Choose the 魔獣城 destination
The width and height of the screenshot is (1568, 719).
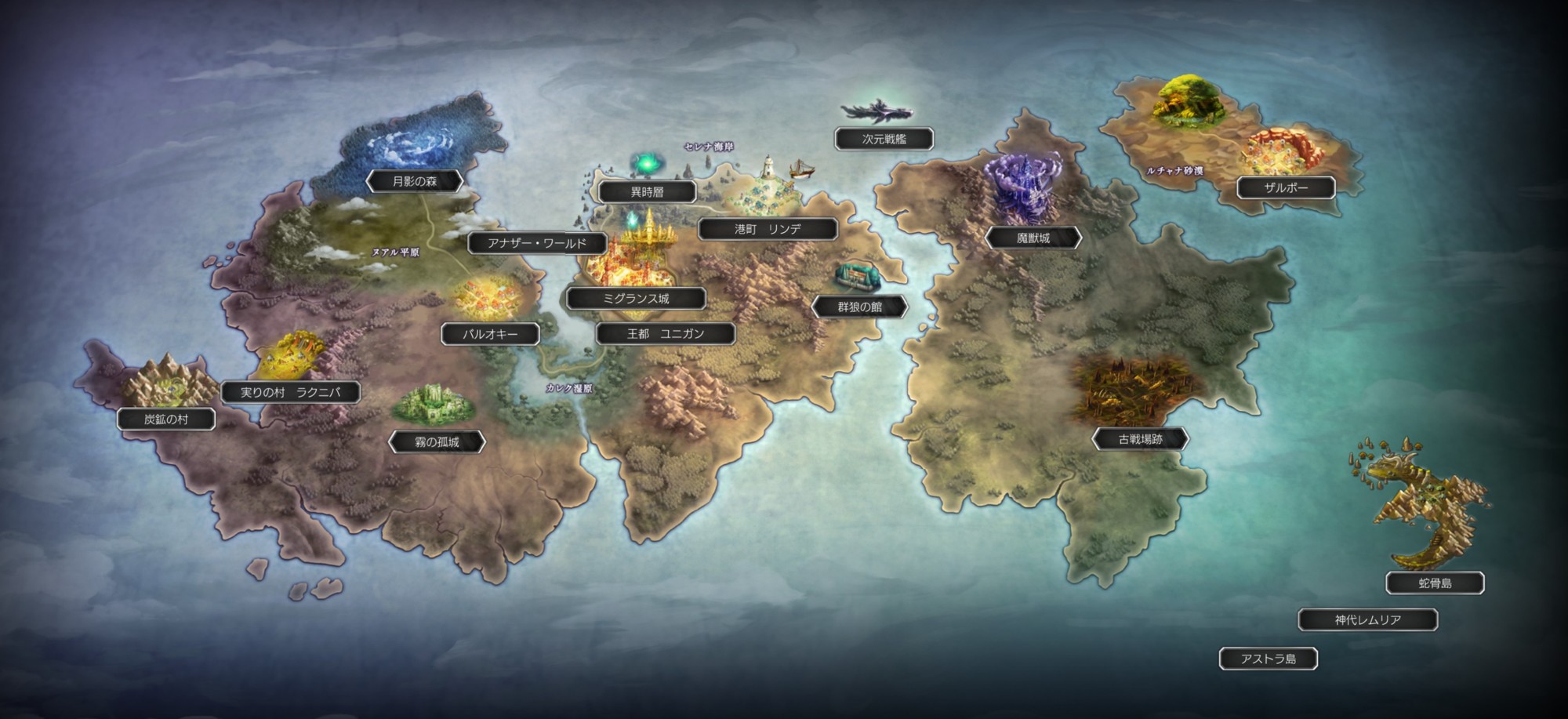point(1033,238)
